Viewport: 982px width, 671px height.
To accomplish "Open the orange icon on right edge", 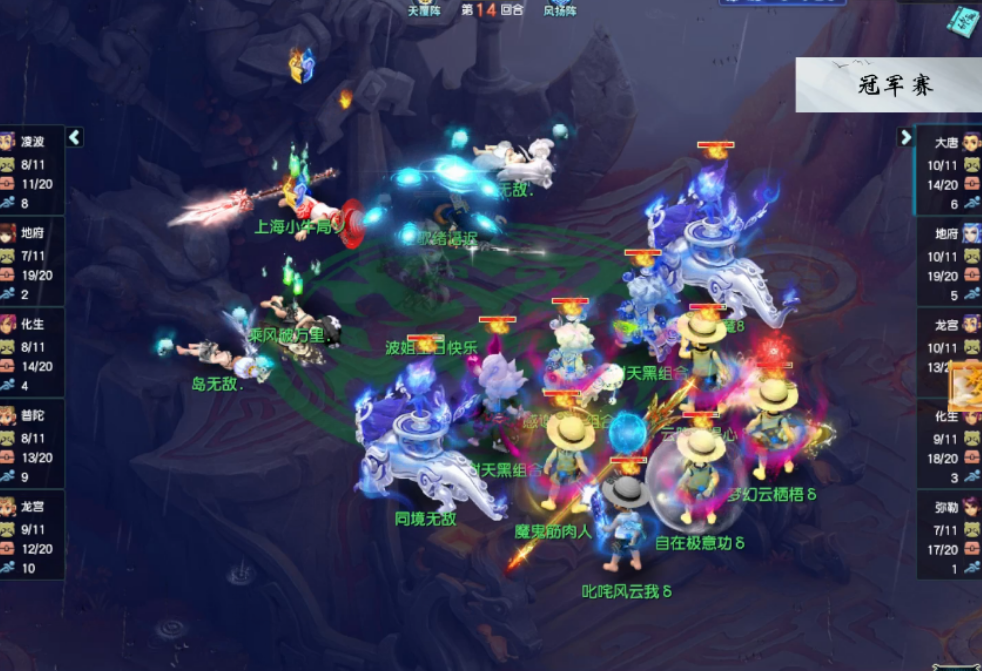I will click(x=966, y=386).
